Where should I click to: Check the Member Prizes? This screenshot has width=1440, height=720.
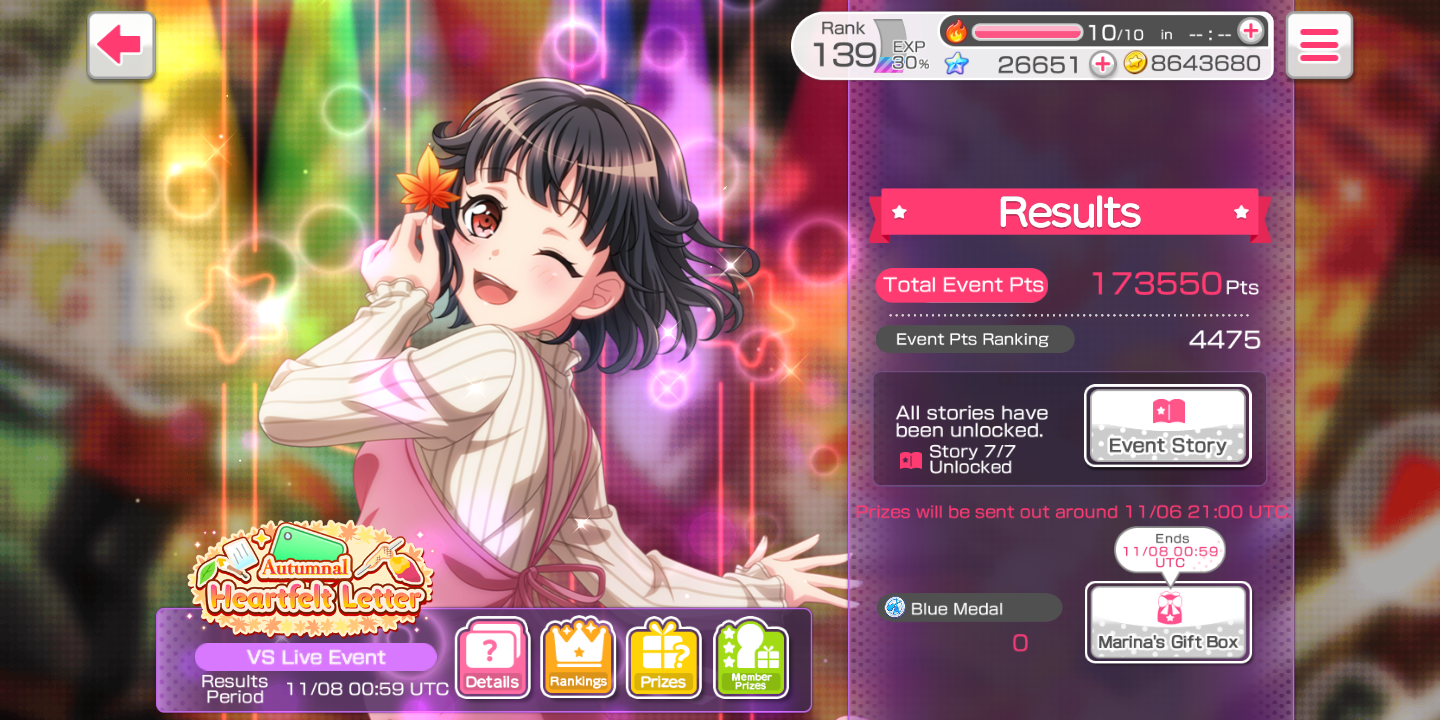pos(750,660)
